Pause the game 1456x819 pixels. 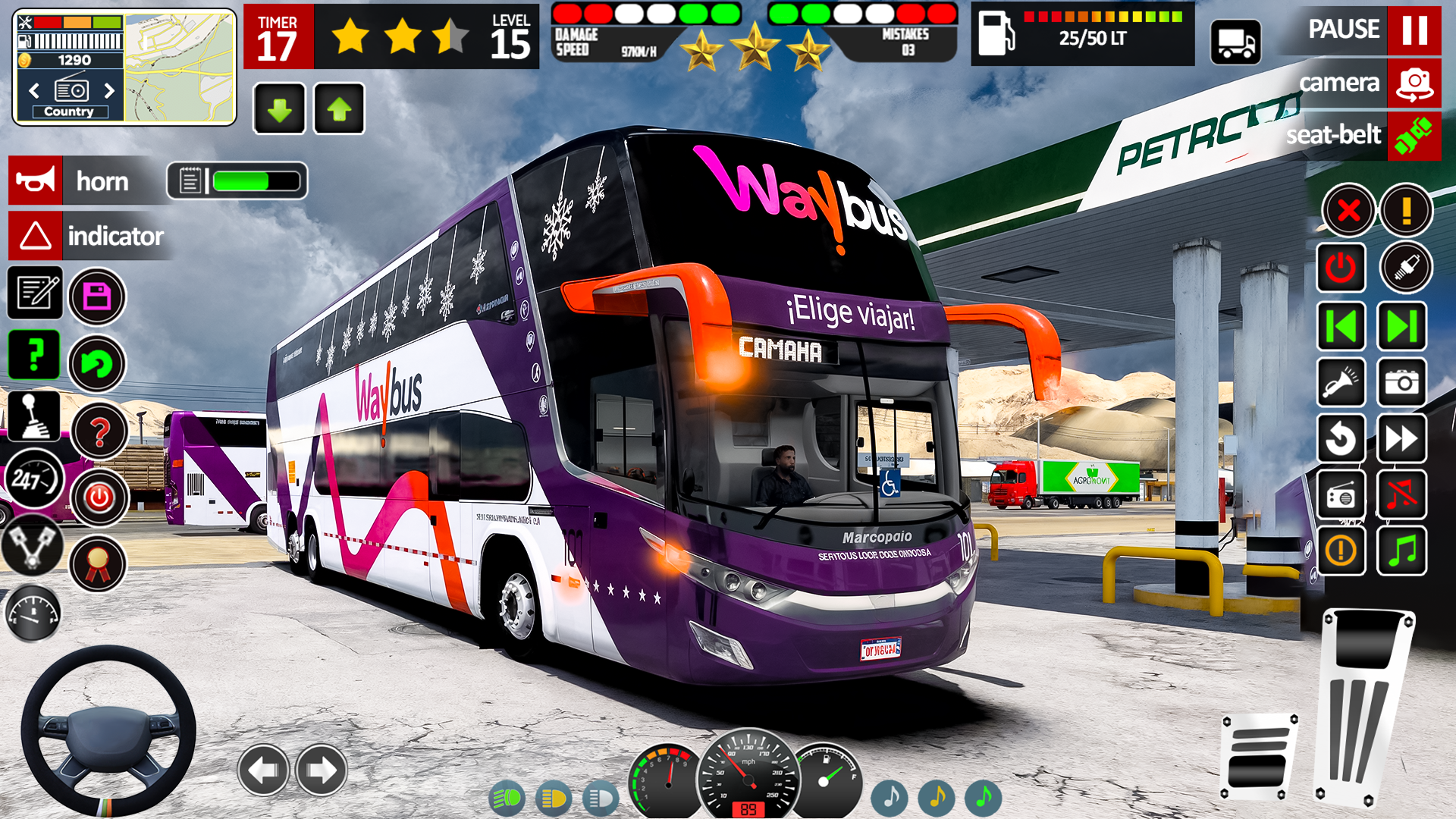(1414, 30)
